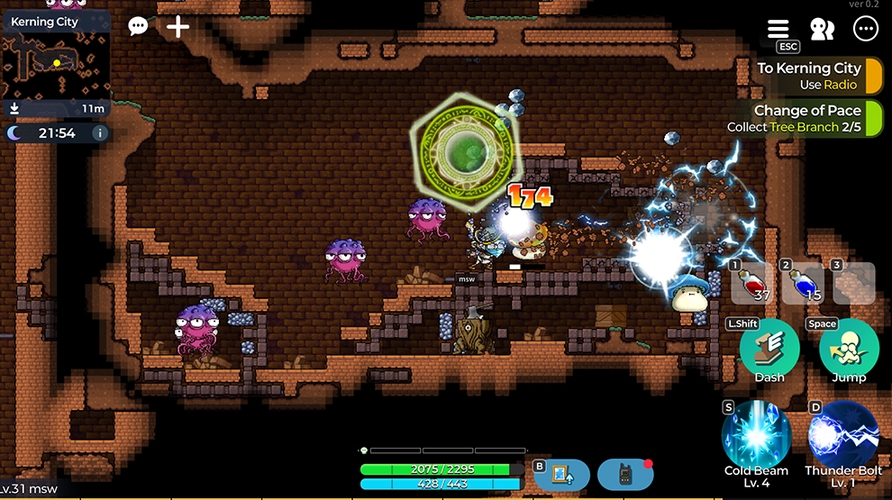
Task: Open the friends and party icon
Action: pyautogui.click(x=822, y=29)
